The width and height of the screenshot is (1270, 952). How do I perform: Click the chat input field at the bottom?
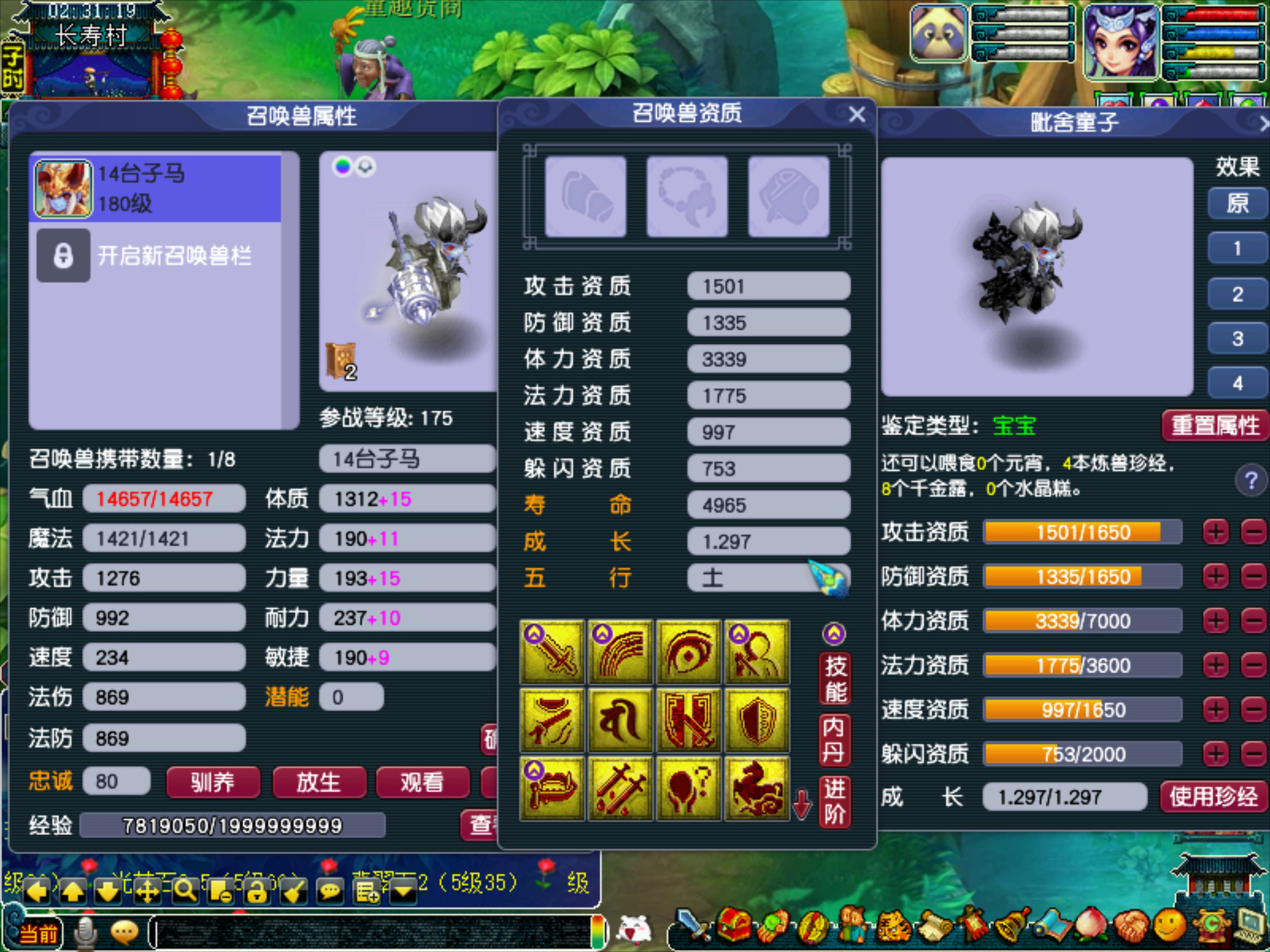point(370,932)
